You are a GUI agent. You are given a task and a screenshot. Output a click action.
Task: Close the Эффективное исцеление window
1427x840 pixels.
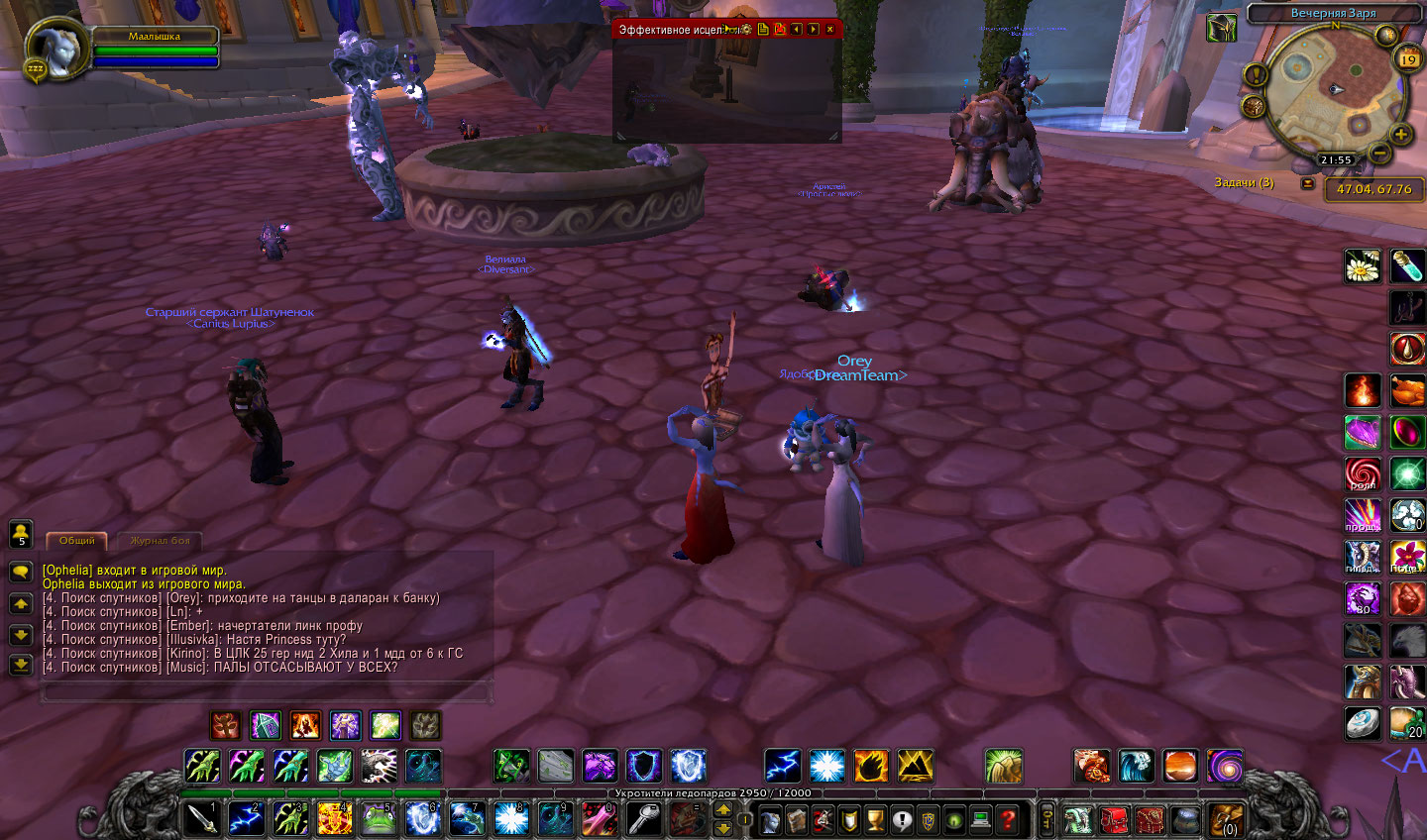pyautogui.click(x=829, y=30)
